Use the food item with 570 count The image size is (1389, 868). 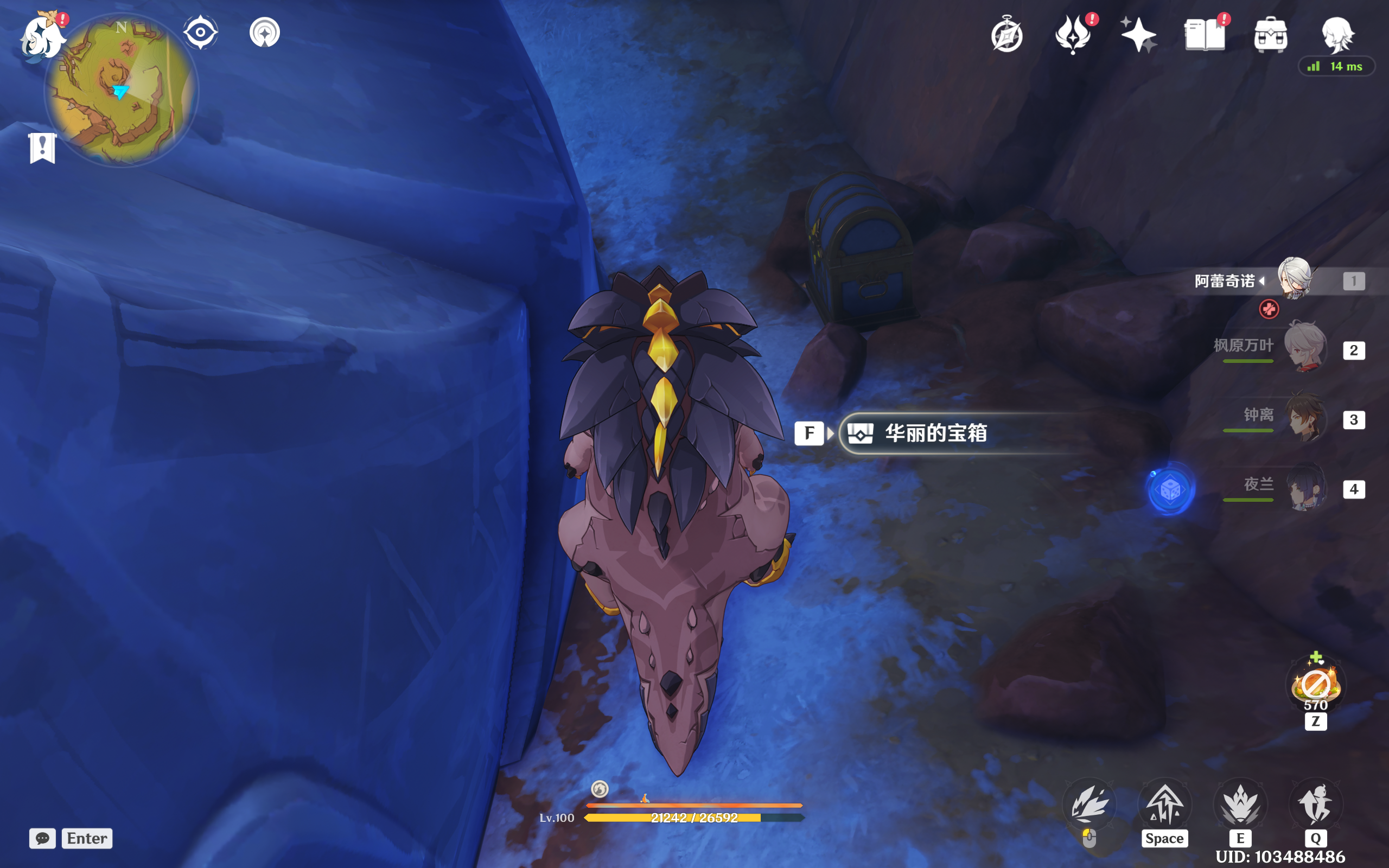pos(1316,684)
